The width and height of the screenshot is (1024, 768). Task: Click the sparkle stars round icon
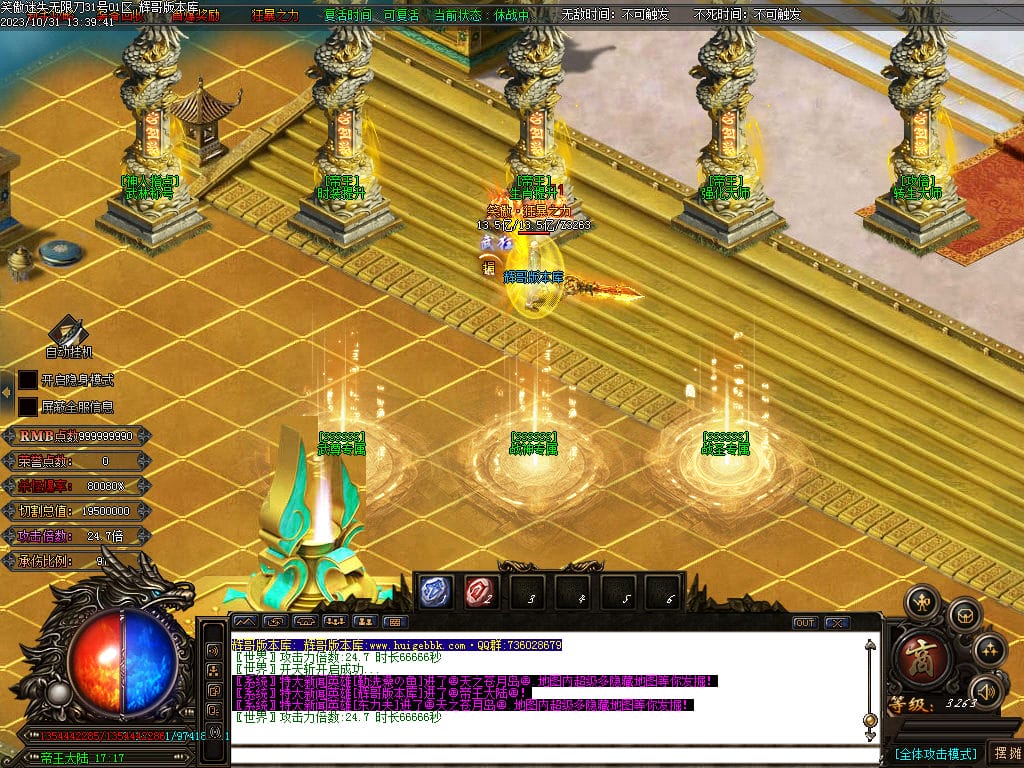[989, 648]
